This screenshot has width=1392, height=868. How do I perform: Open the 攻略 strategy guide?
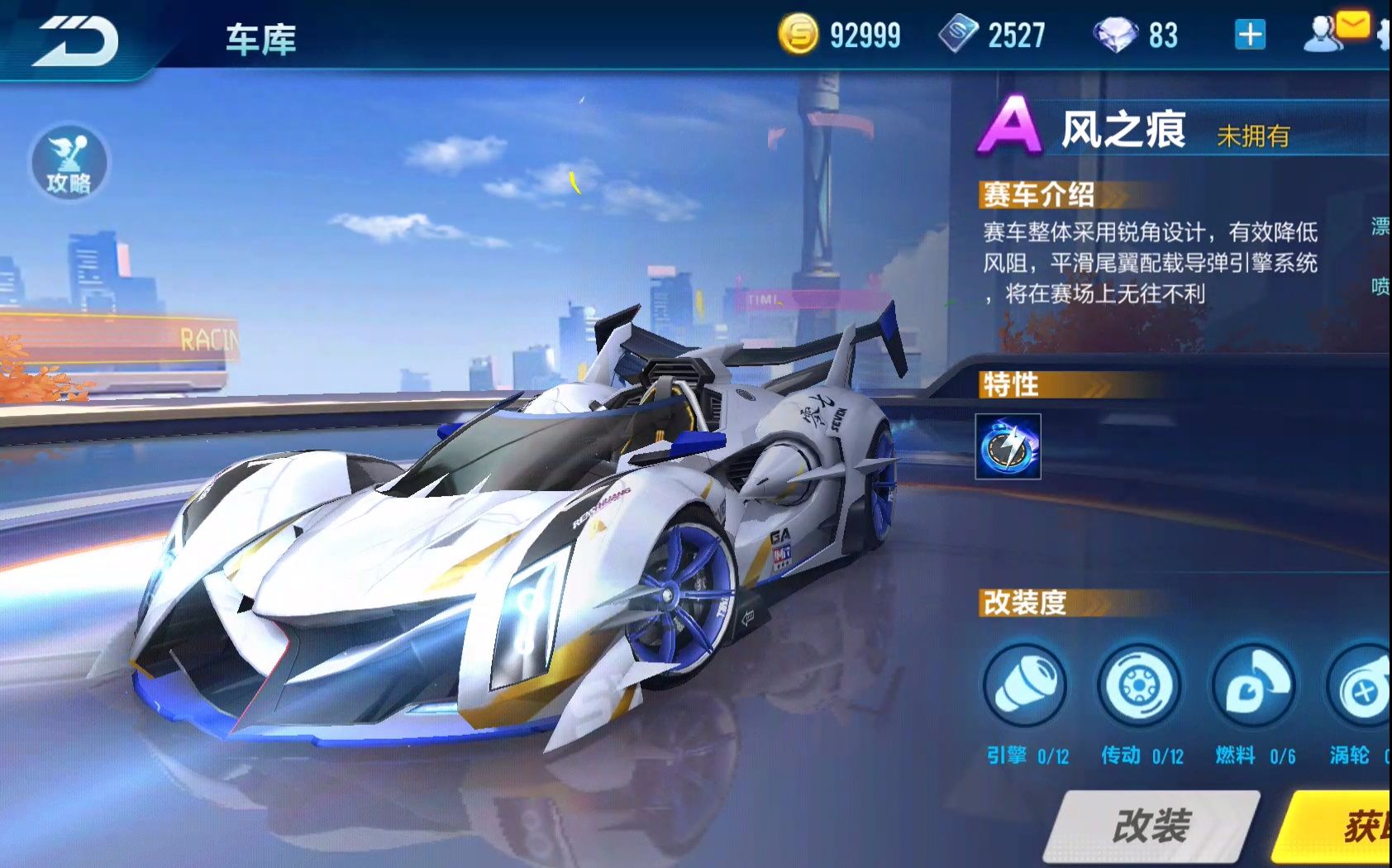coord(69,163)
